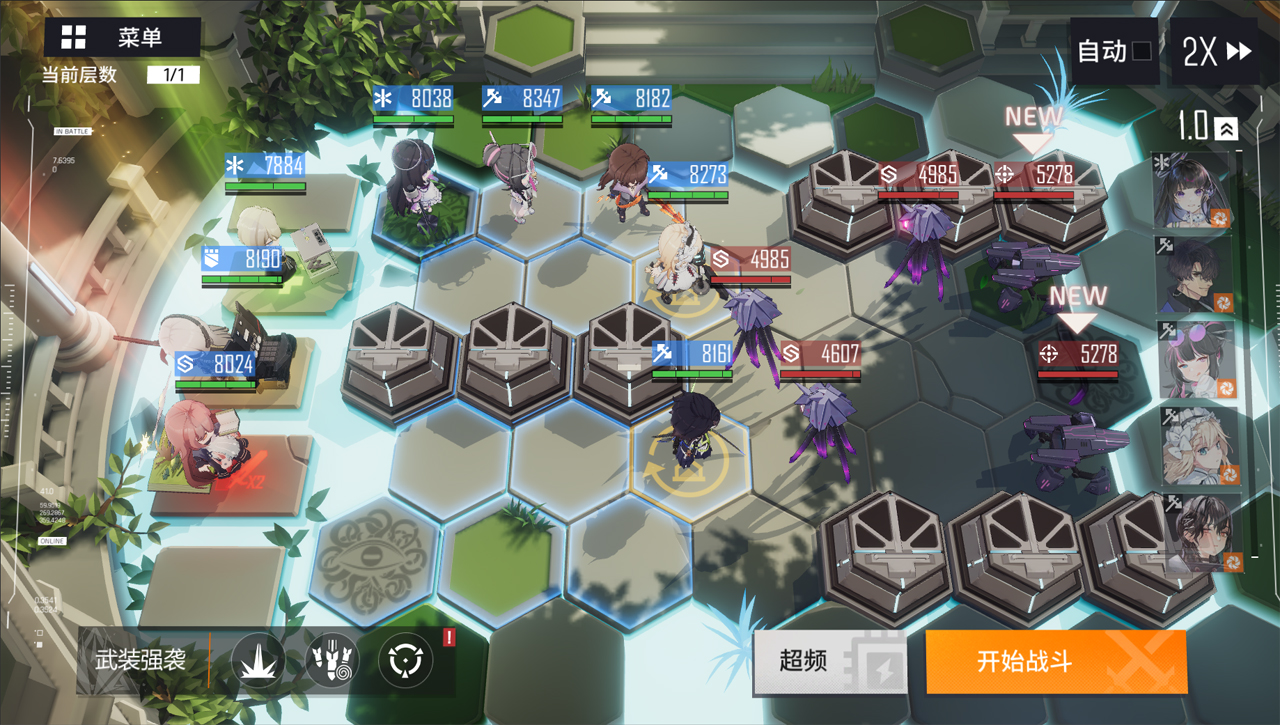This screenshot has width=1280, height=725.
Task: Open the 菜单 menu
Action: pos(122,38)
